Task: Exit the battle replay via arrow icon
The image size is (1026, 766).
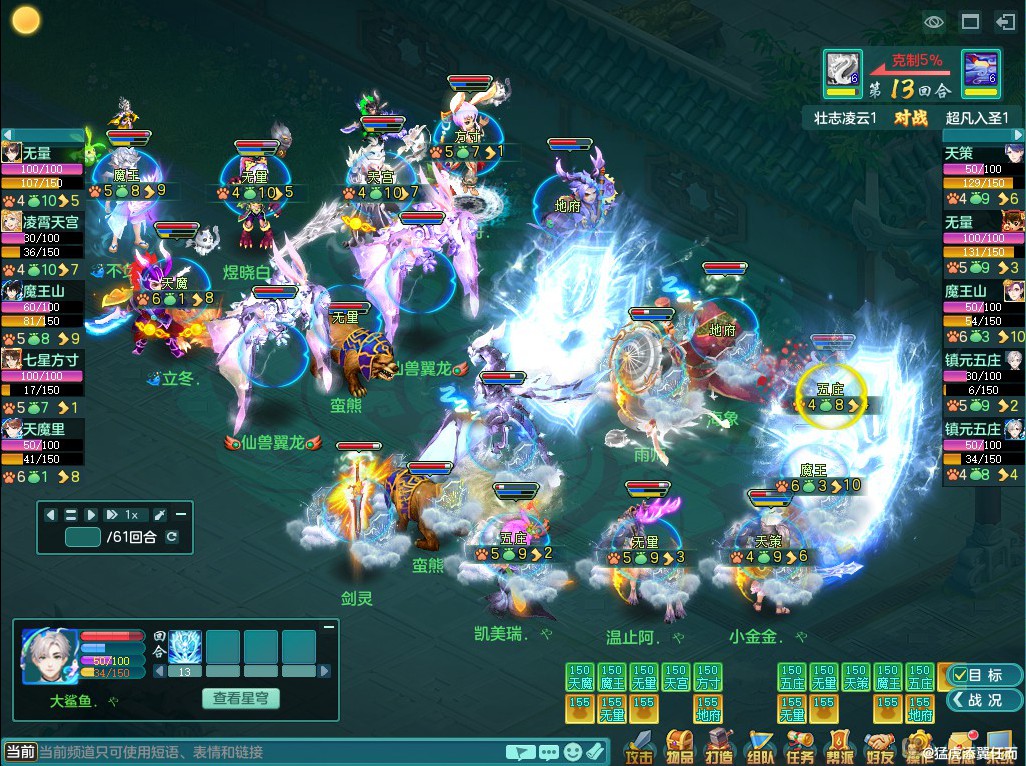Action: [x=1004, y=21]
